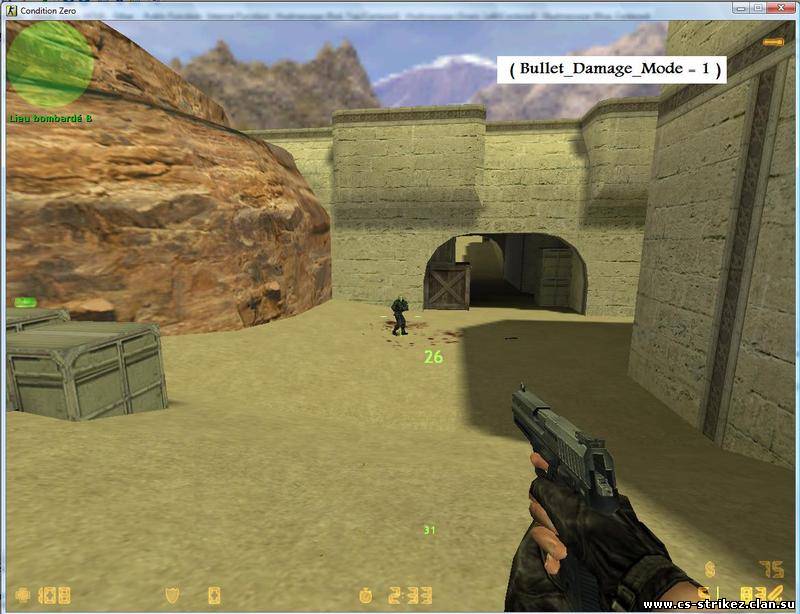800x614 pixels.
Task: Close the Condition Zero window
Action: (x=779, y=9)
